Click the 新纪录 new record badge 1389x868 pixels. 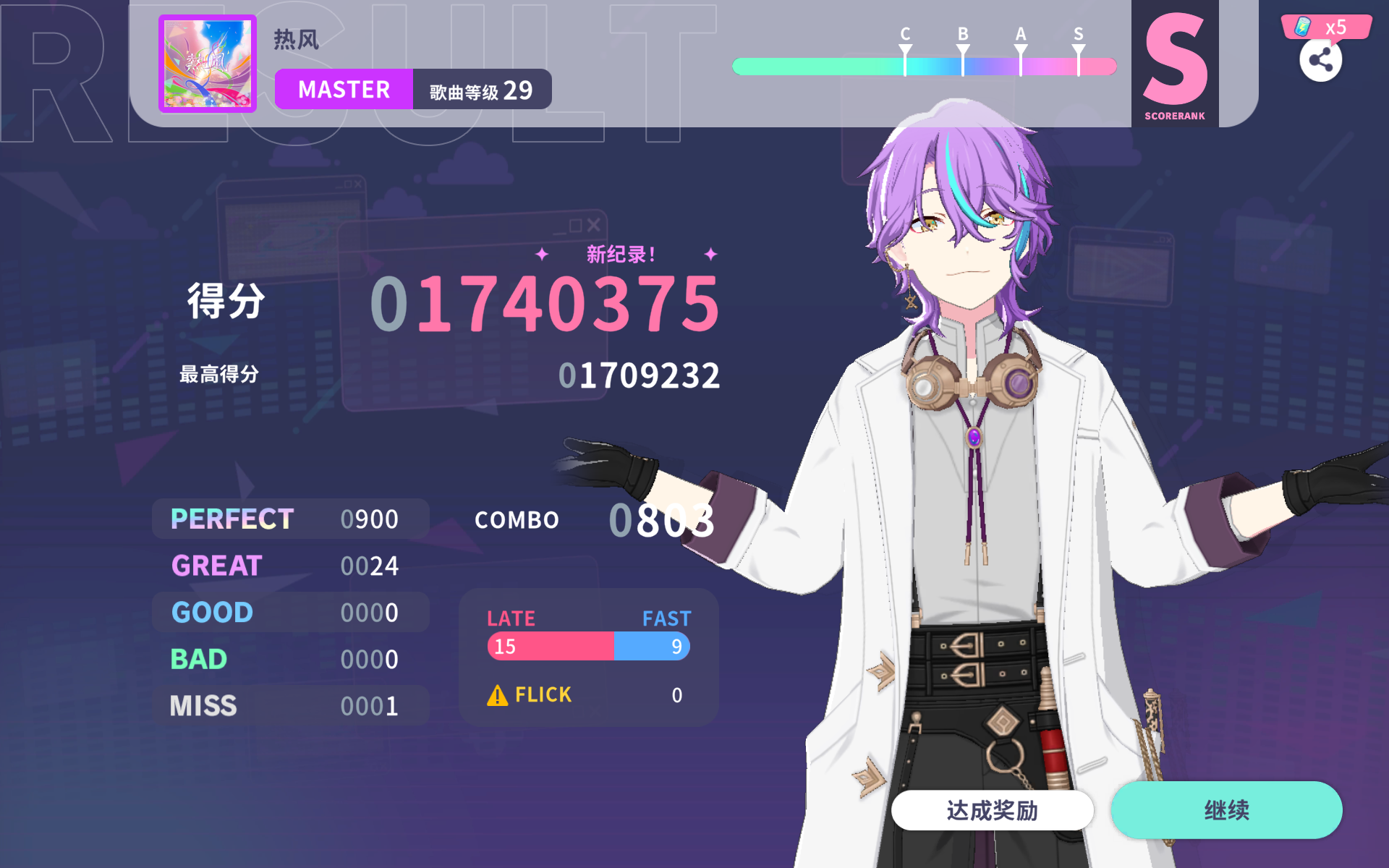(x=621, y=254)
